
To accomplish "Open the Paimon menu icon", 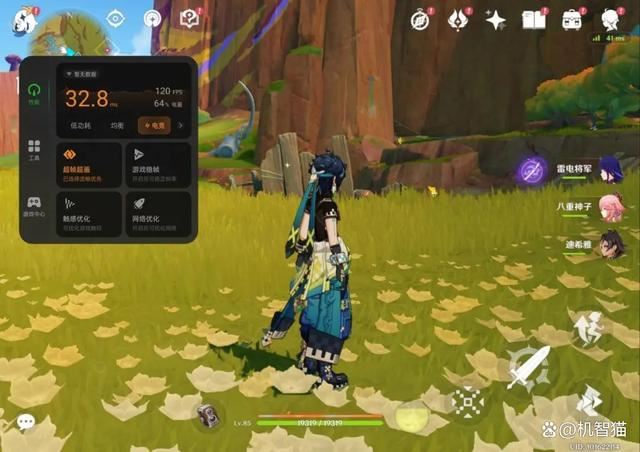I will click(22, 19).
